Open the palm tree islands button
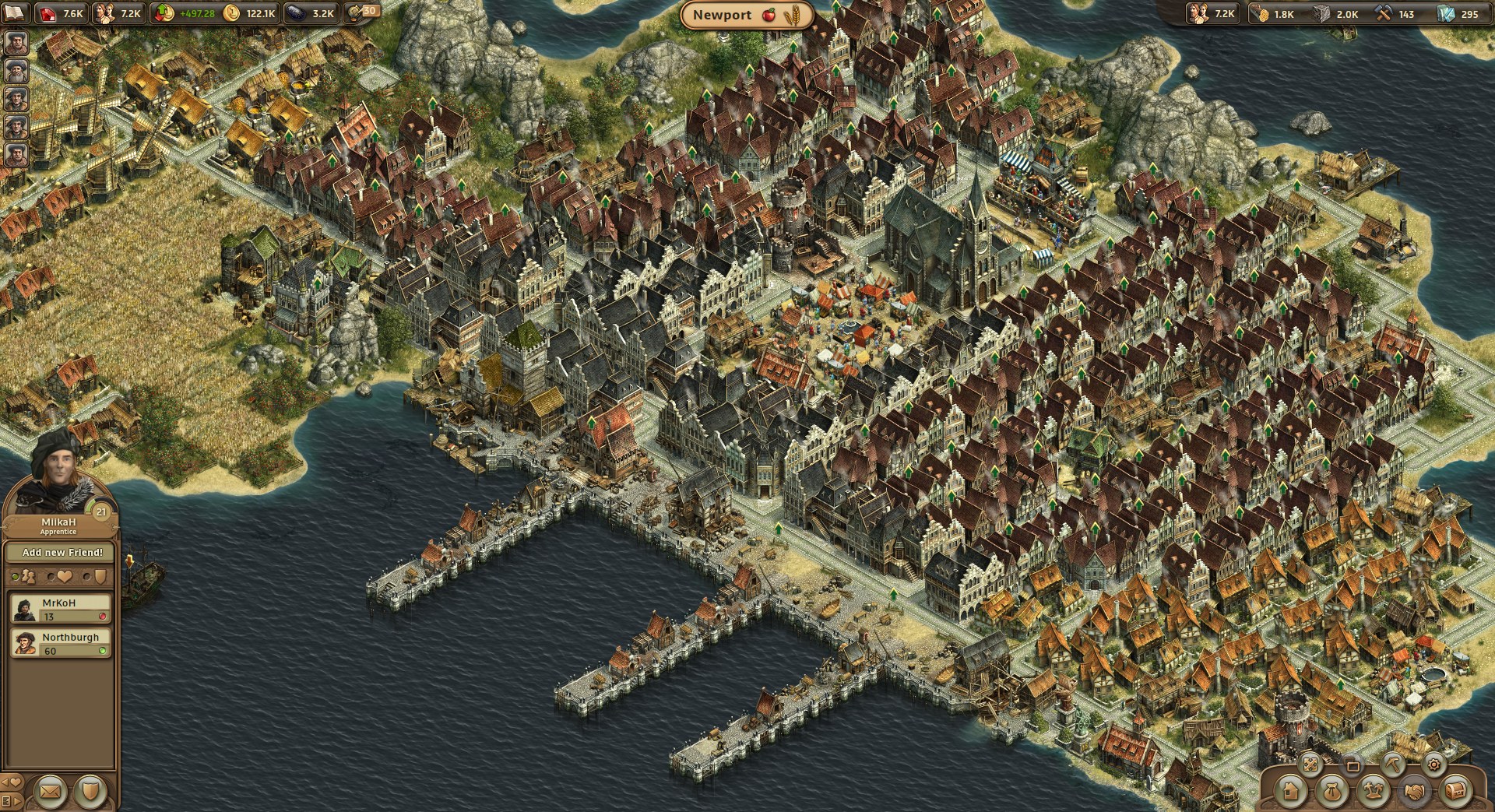This screenshot has height=812, width=1495. tap(1373, 792)
